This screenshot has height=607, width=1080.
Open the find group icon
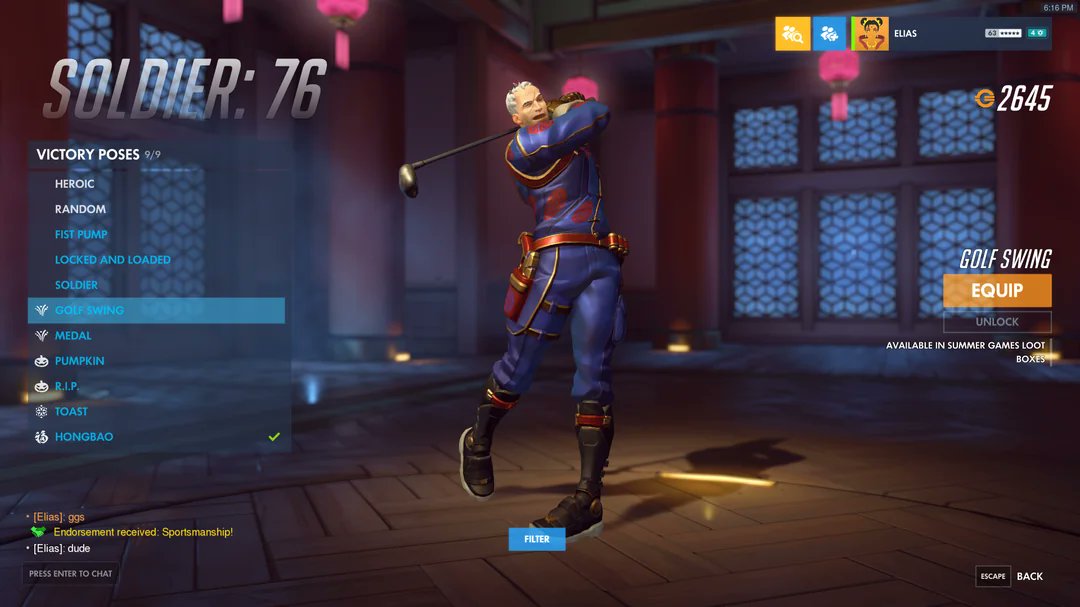click(792, 34)
